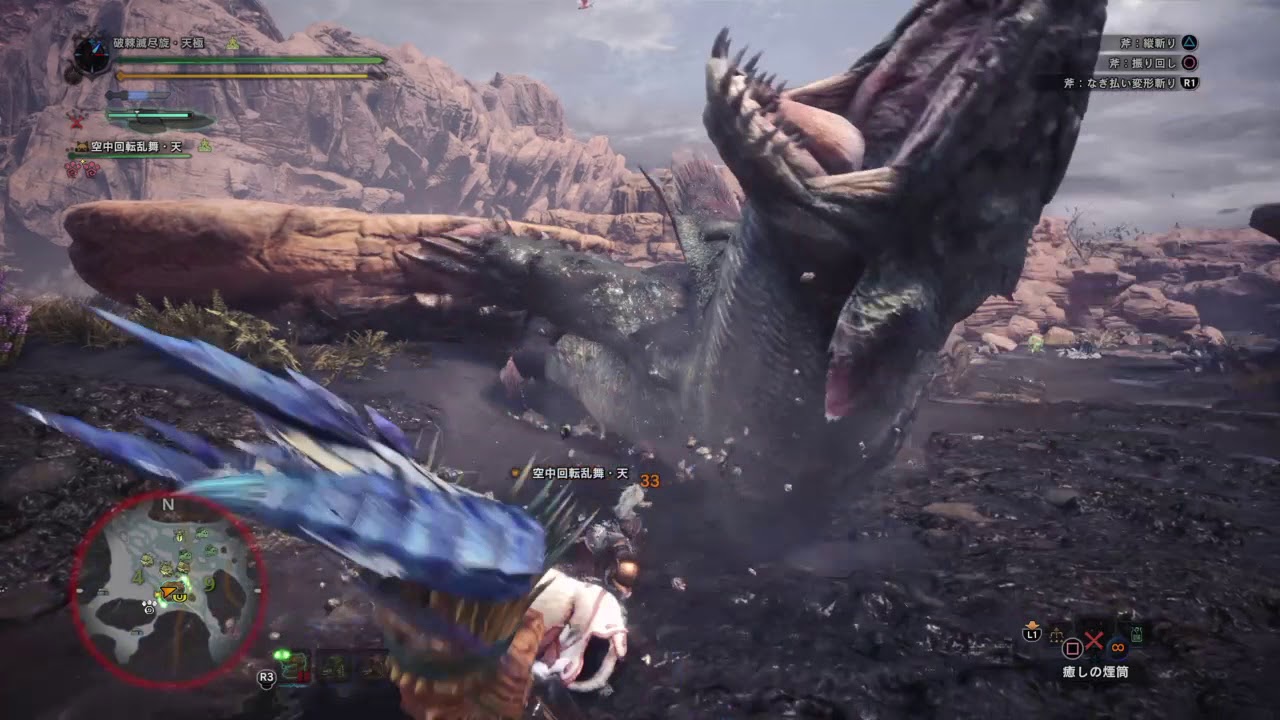Expand the third item loadout slot

click(x=376, y=666)
